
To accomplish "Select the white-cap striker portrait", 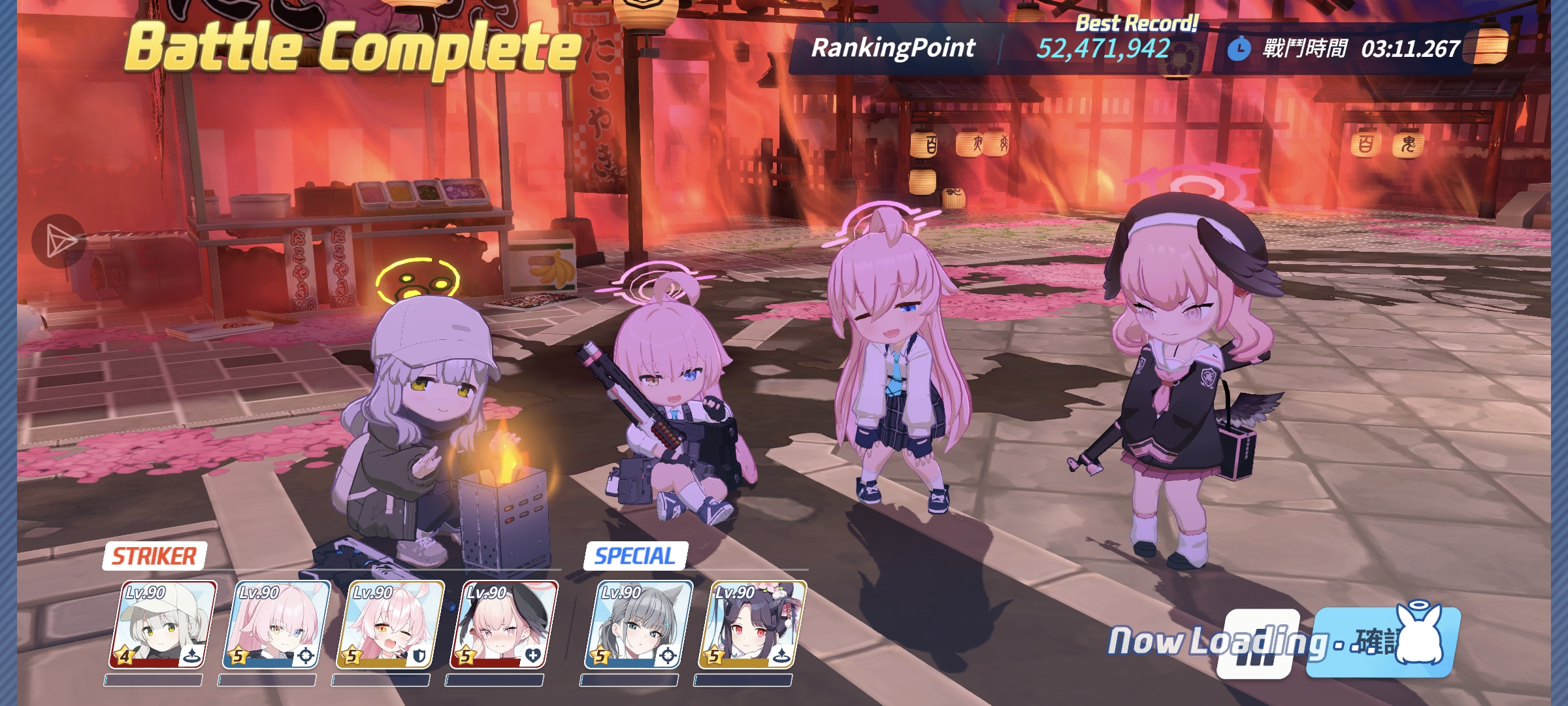I will [163, 624].
